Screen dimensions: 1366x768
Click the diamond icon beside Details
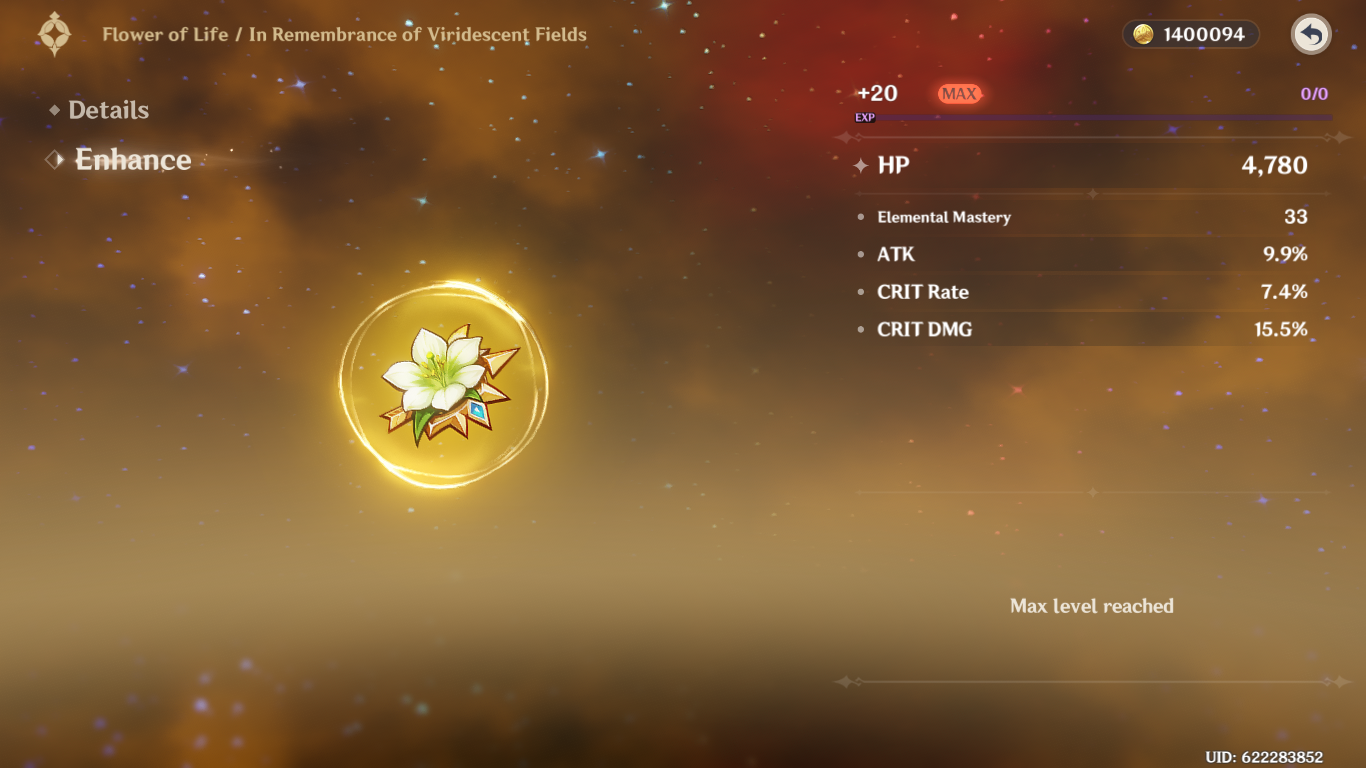(57, 110)
